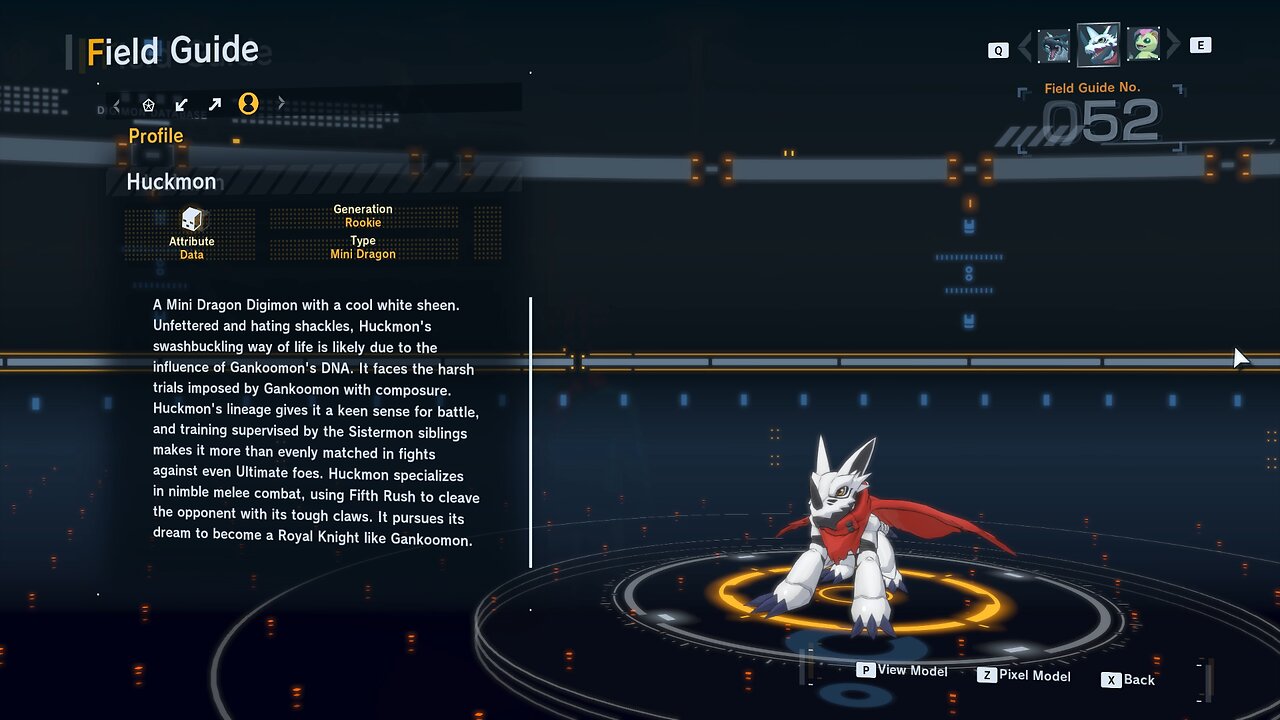The height and width of the screenshot is (720, 1280).
Task: Go Back from the Field Guide
Action: click(x=1128, y=680)
